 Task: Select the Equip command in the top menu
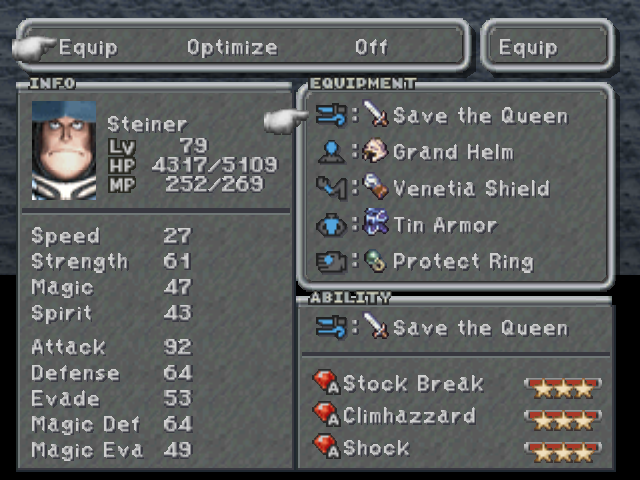click(x=88, y=47)
